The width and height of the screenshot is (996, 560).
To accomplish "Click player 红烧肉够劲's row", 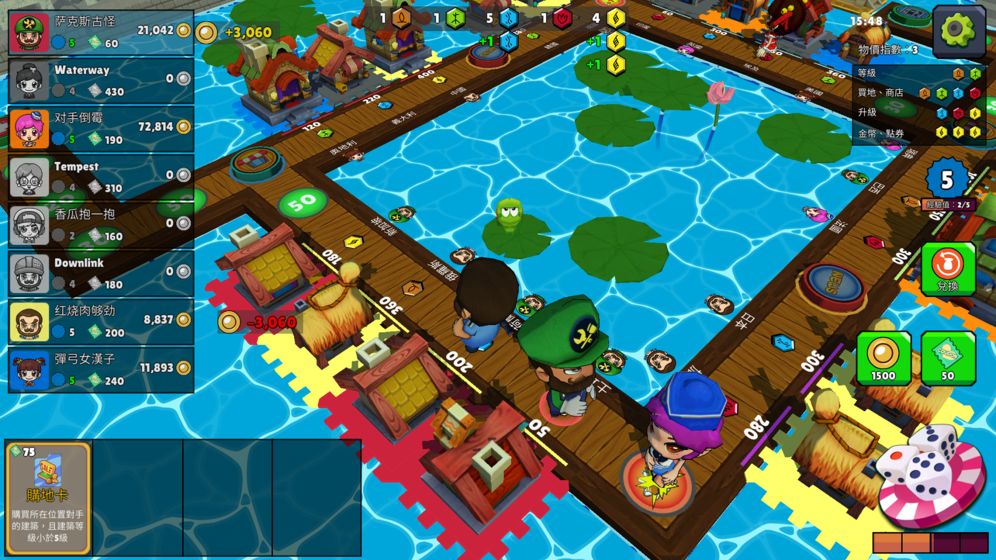I will pos(100,322).
